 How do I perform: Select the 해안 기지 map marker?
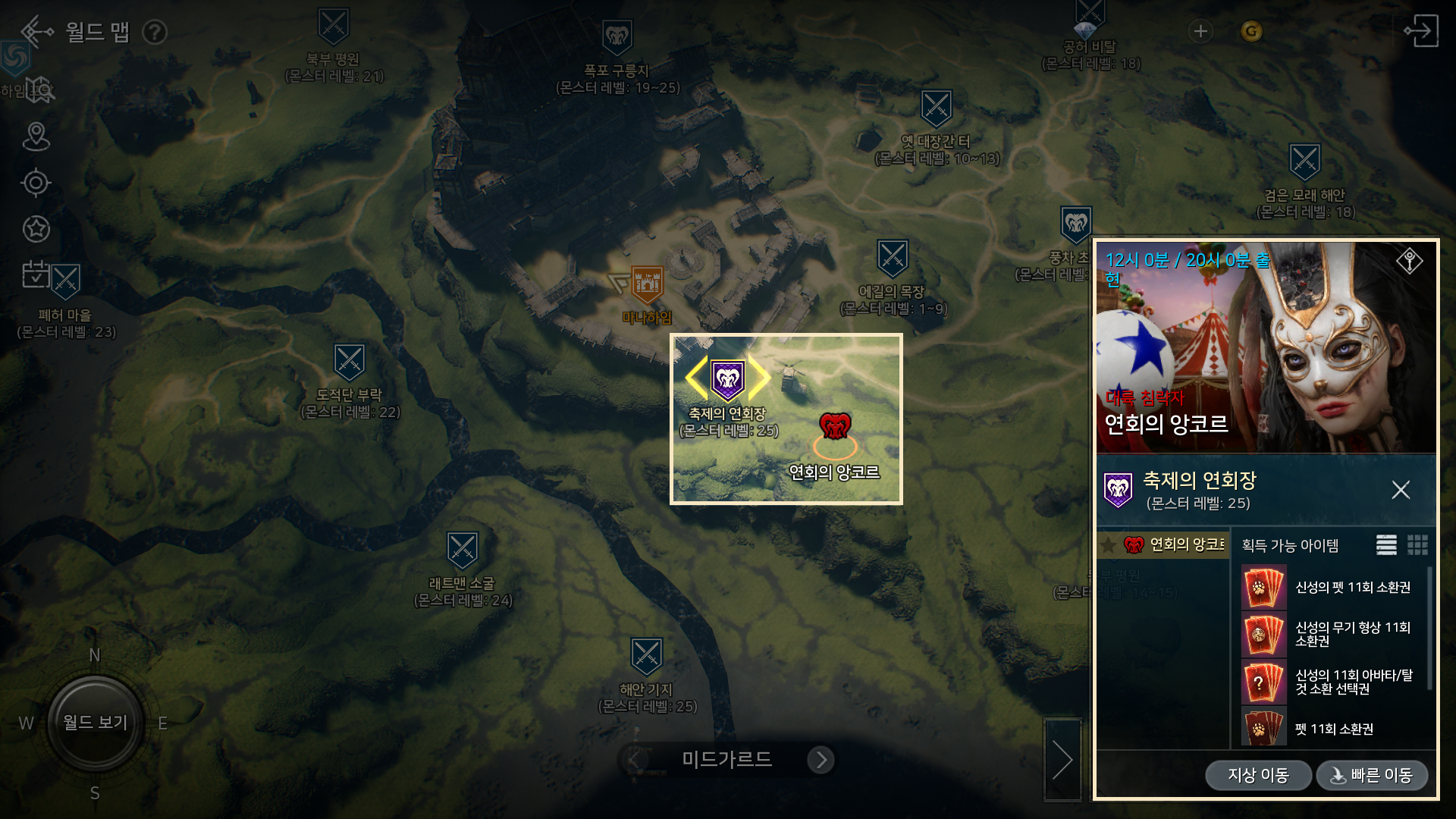coord(647,657)
